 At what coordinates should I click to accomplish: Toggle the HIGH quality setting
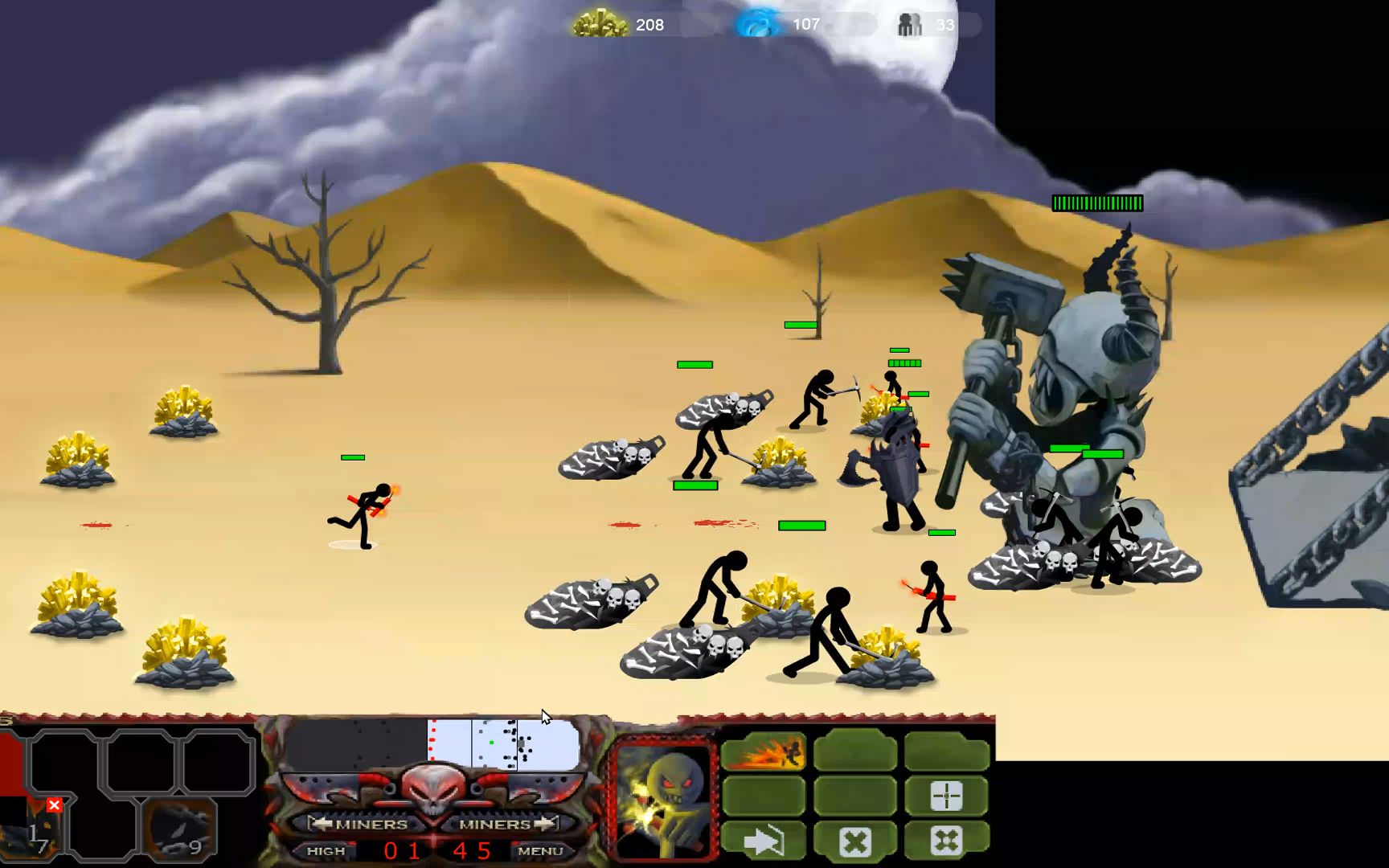click(326, 850)
